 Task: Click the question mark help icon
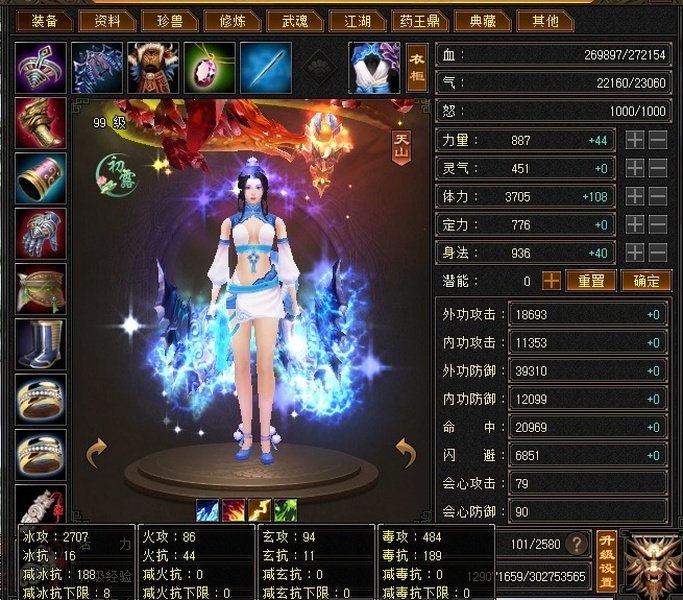[x=576, y=544]
